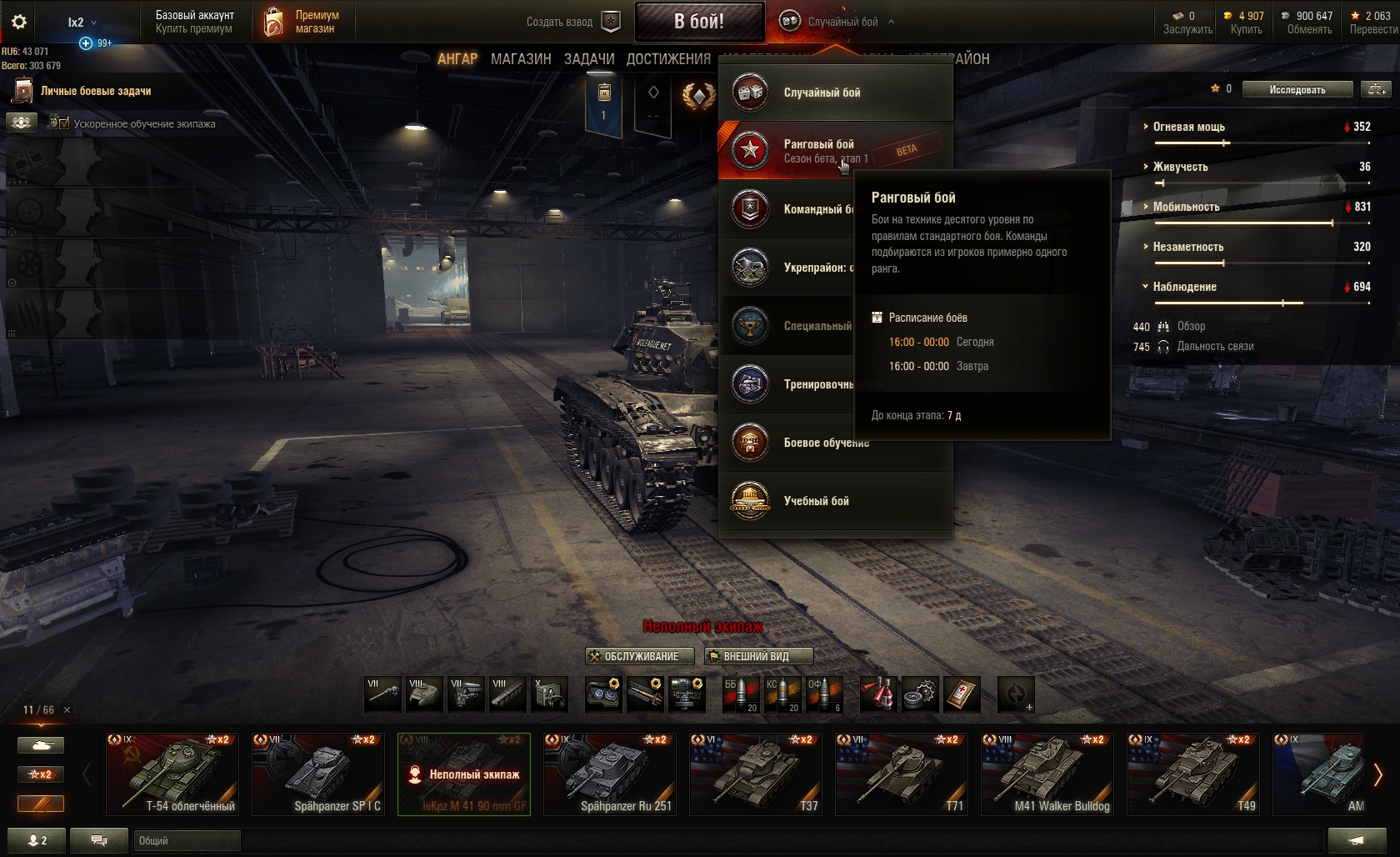This screenshot has width=1400, height=857.
Task: Expand the Огневая мощь stat section
Action: click(x=1188, y=127)
